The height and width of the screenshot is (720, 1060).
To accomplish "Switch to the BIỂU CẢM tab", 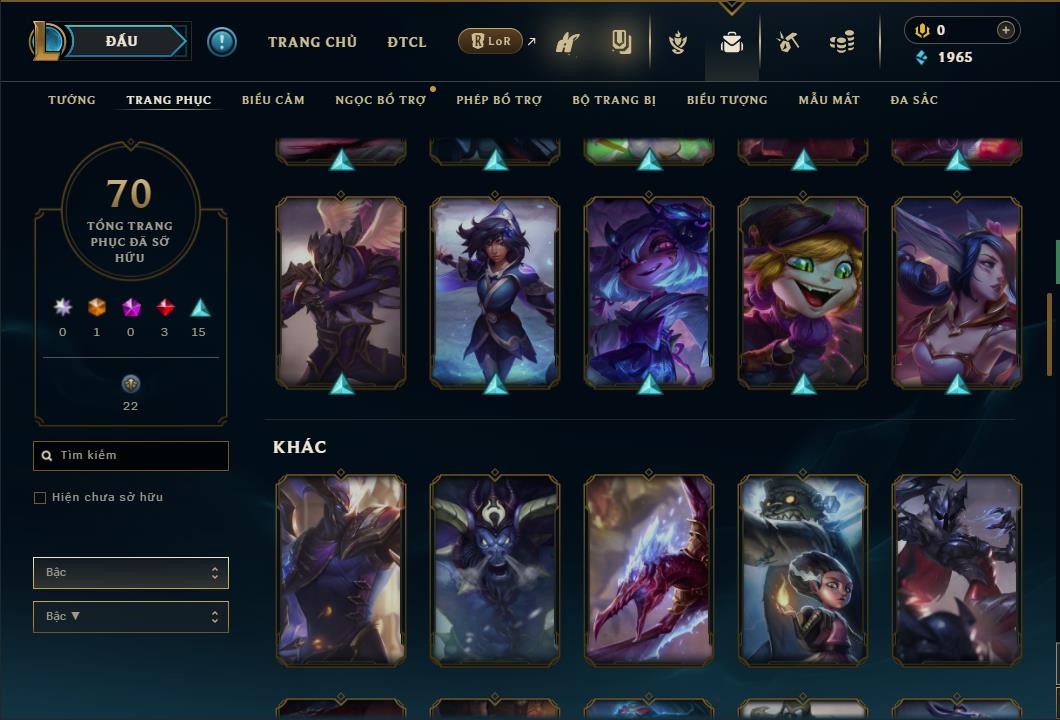I will coord(273,100).
